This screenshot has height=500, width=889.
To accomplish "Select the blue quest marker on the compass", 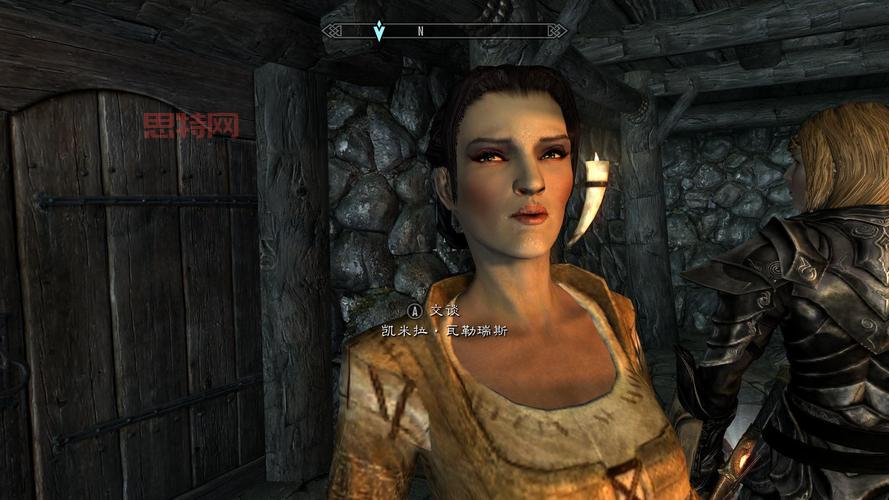I will [378, 31].
